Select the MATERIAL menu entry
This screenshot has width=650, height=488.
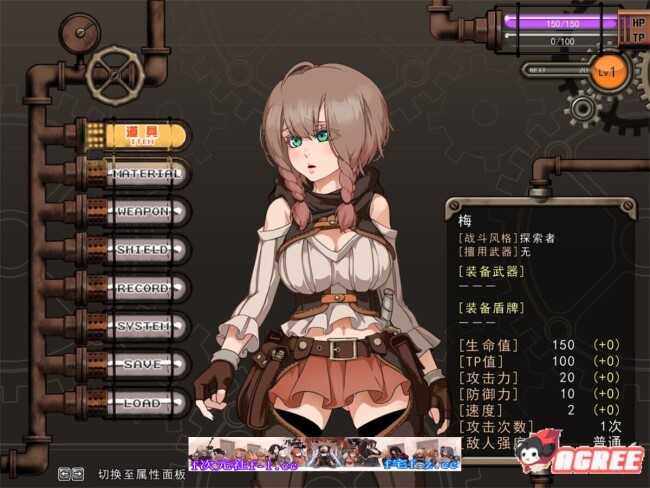click(x=146, y=174)
